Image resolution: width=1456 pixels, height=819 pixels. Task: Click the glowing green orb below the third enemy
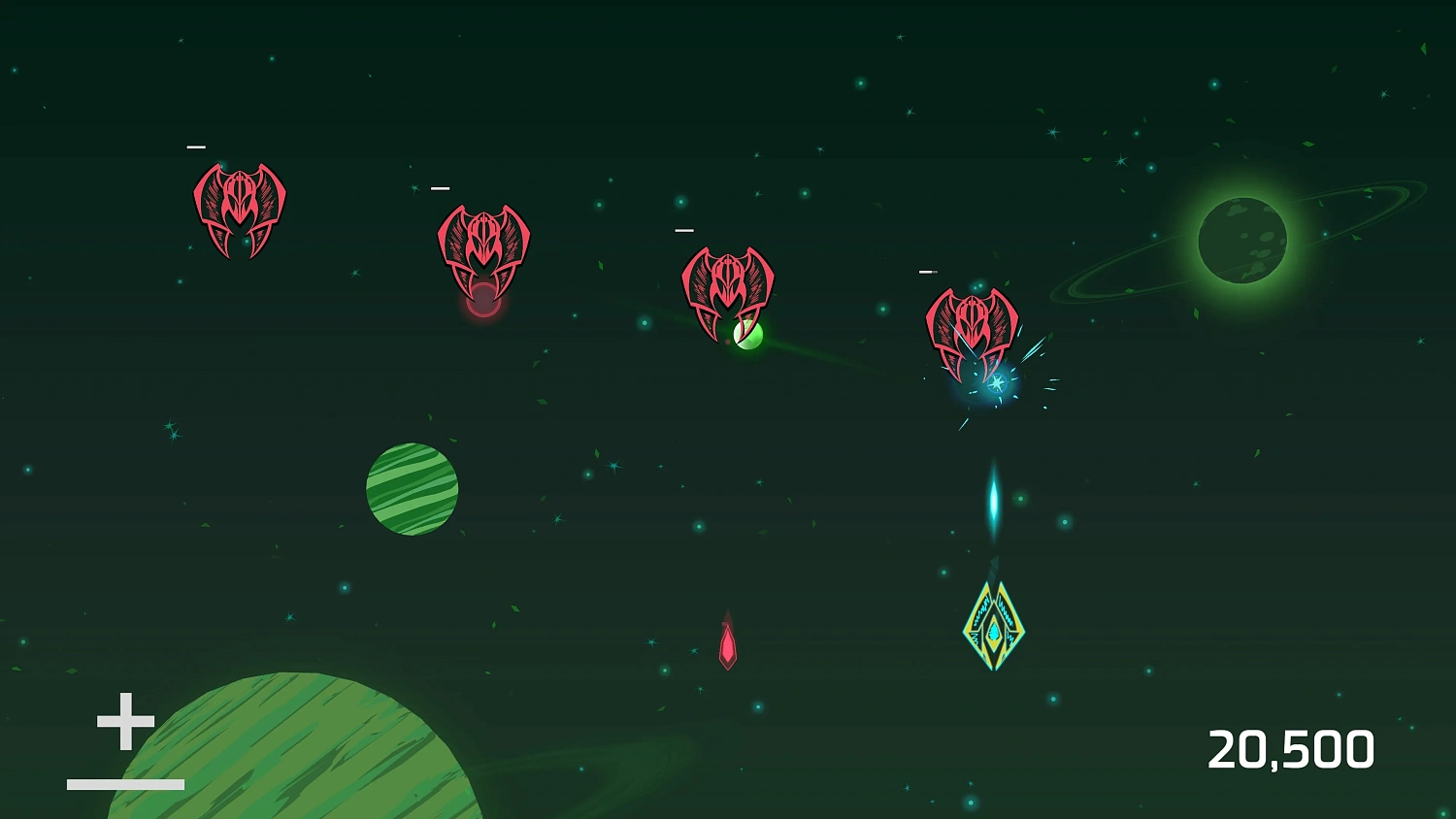(747, 335)
